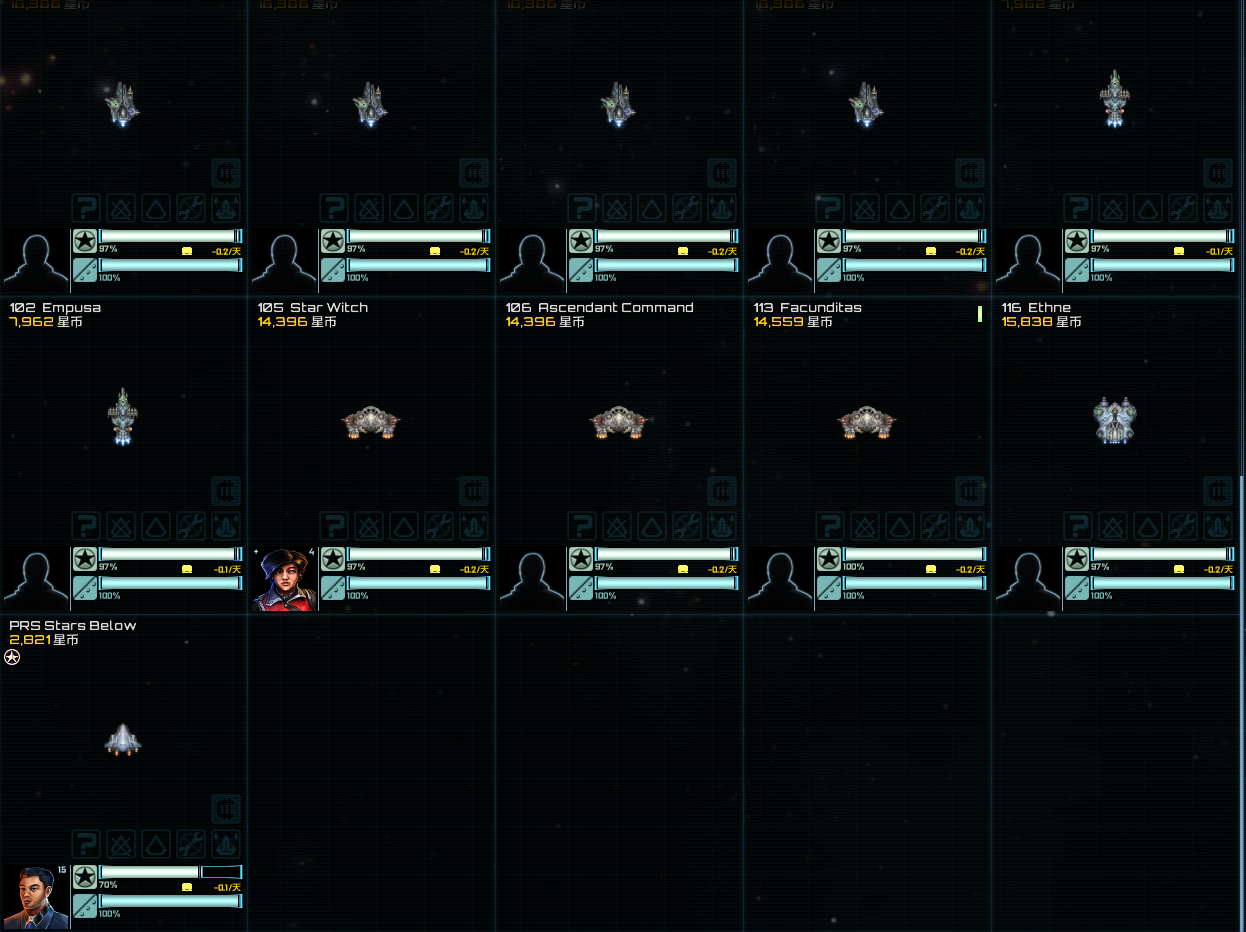Assign an officer to the Empusa
Image resolution: width=1246 pixels, height=932 pixels.
click(37, 579)
